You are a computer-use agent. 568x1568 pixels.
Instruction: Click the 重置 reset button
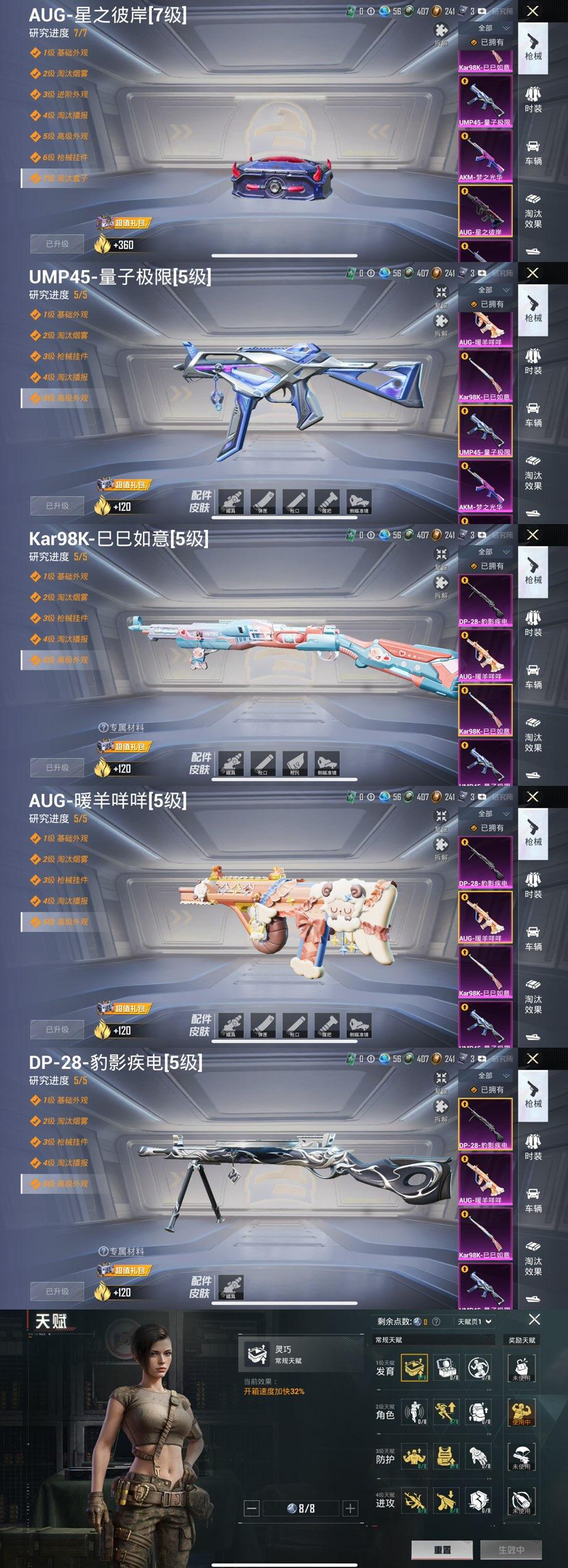(442, 1549)
